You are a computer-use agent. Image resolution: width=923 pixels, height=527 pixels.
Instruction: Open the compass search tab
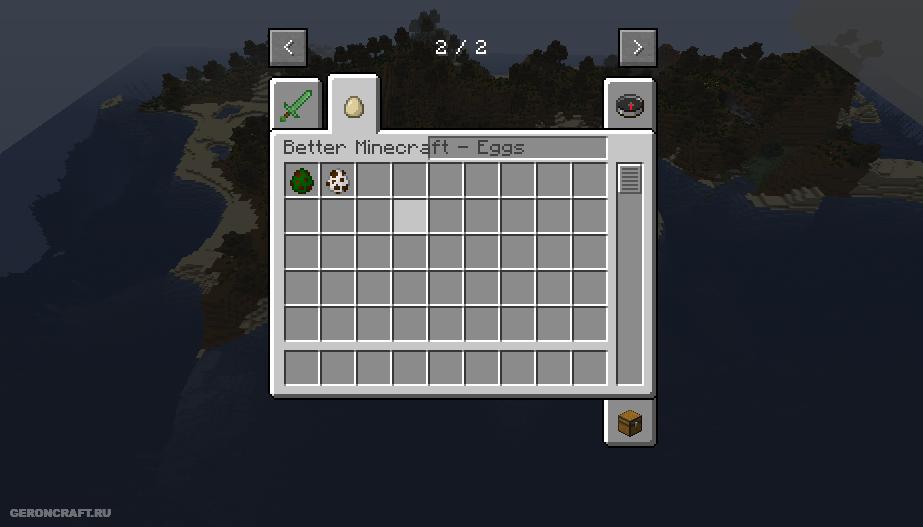point(630,105)
